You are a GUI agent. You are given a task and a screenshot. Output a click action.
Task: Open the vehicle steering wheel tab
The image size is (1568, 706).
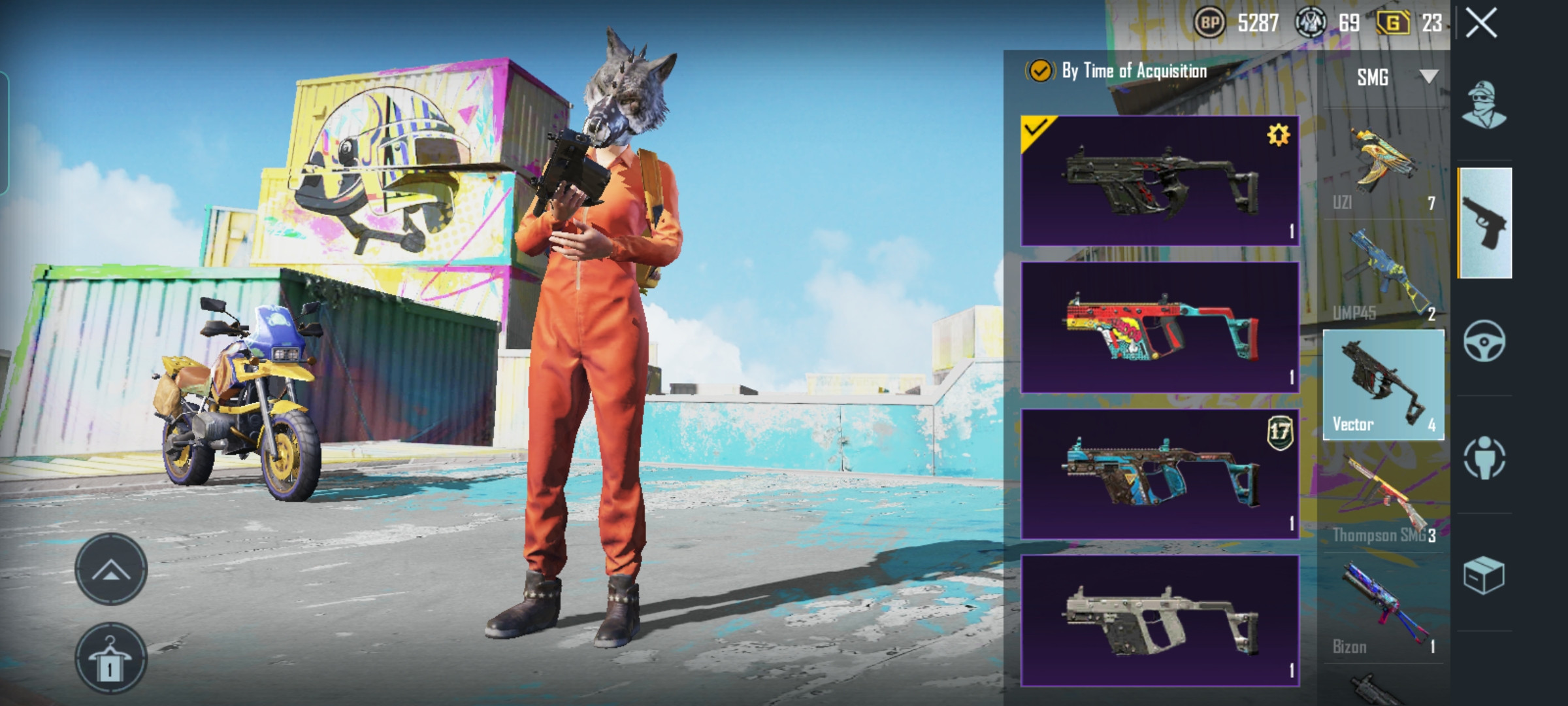tap(1484, 341)
